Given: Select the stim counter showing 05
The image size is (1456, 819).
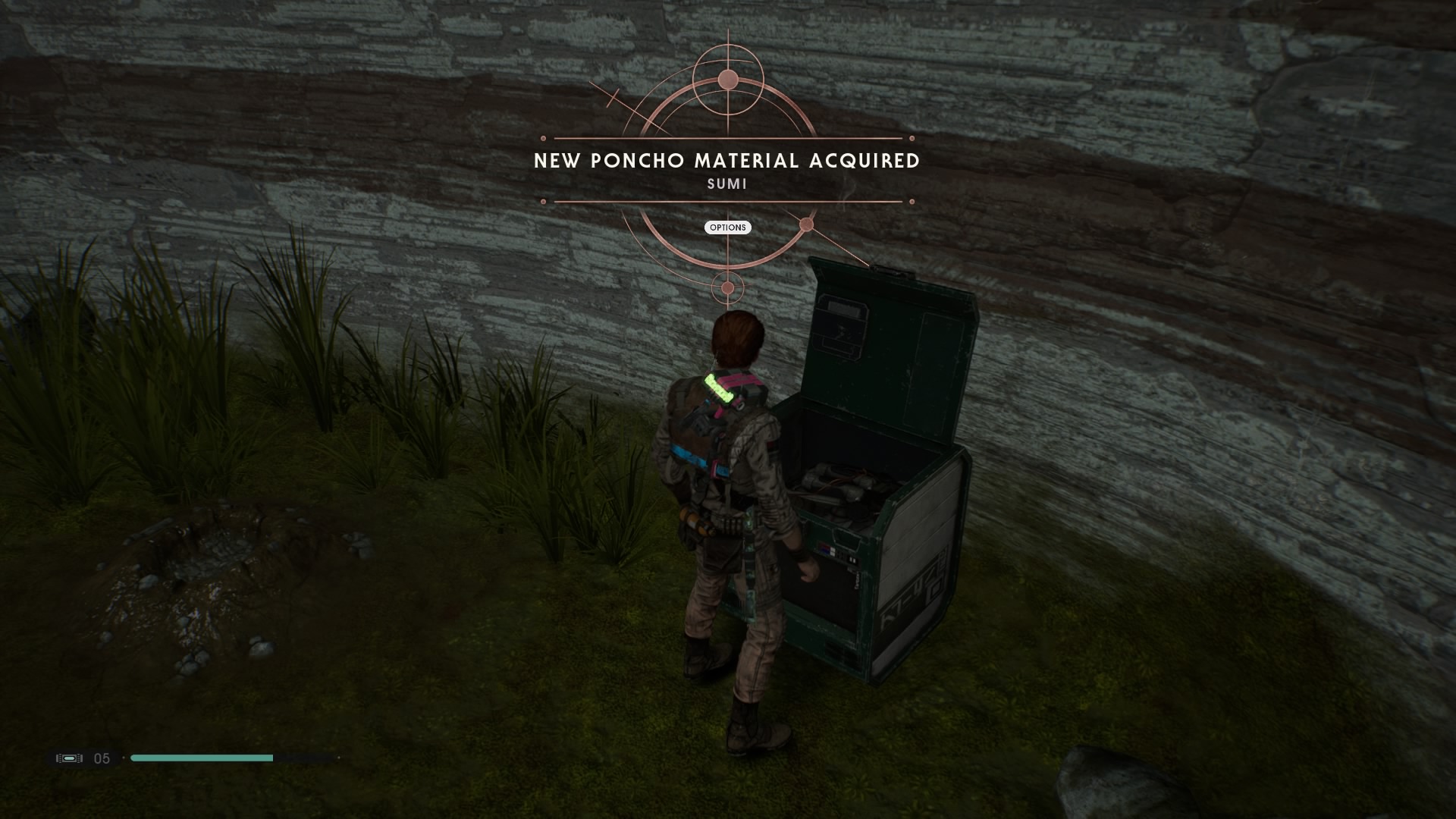Looking at the screenshot, I should 103,758.
